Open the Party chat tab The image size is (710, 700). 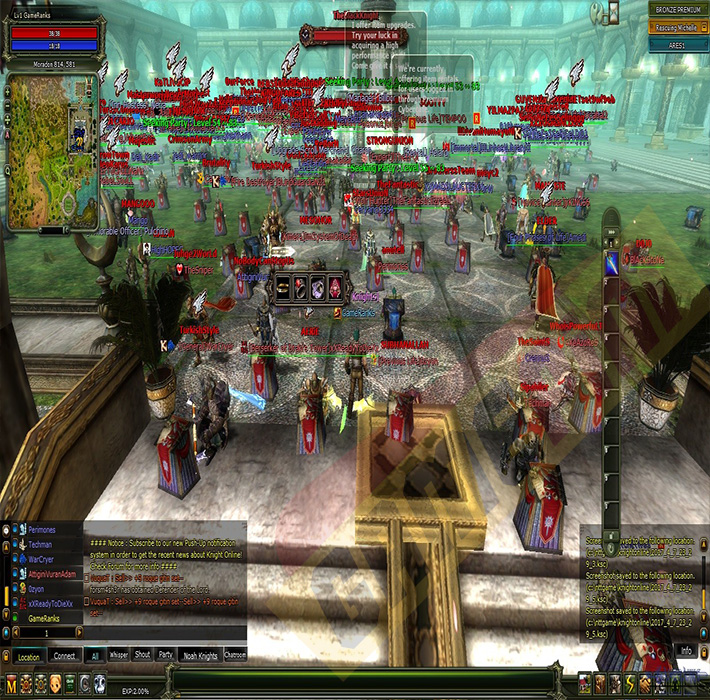[x=166, y=656]
